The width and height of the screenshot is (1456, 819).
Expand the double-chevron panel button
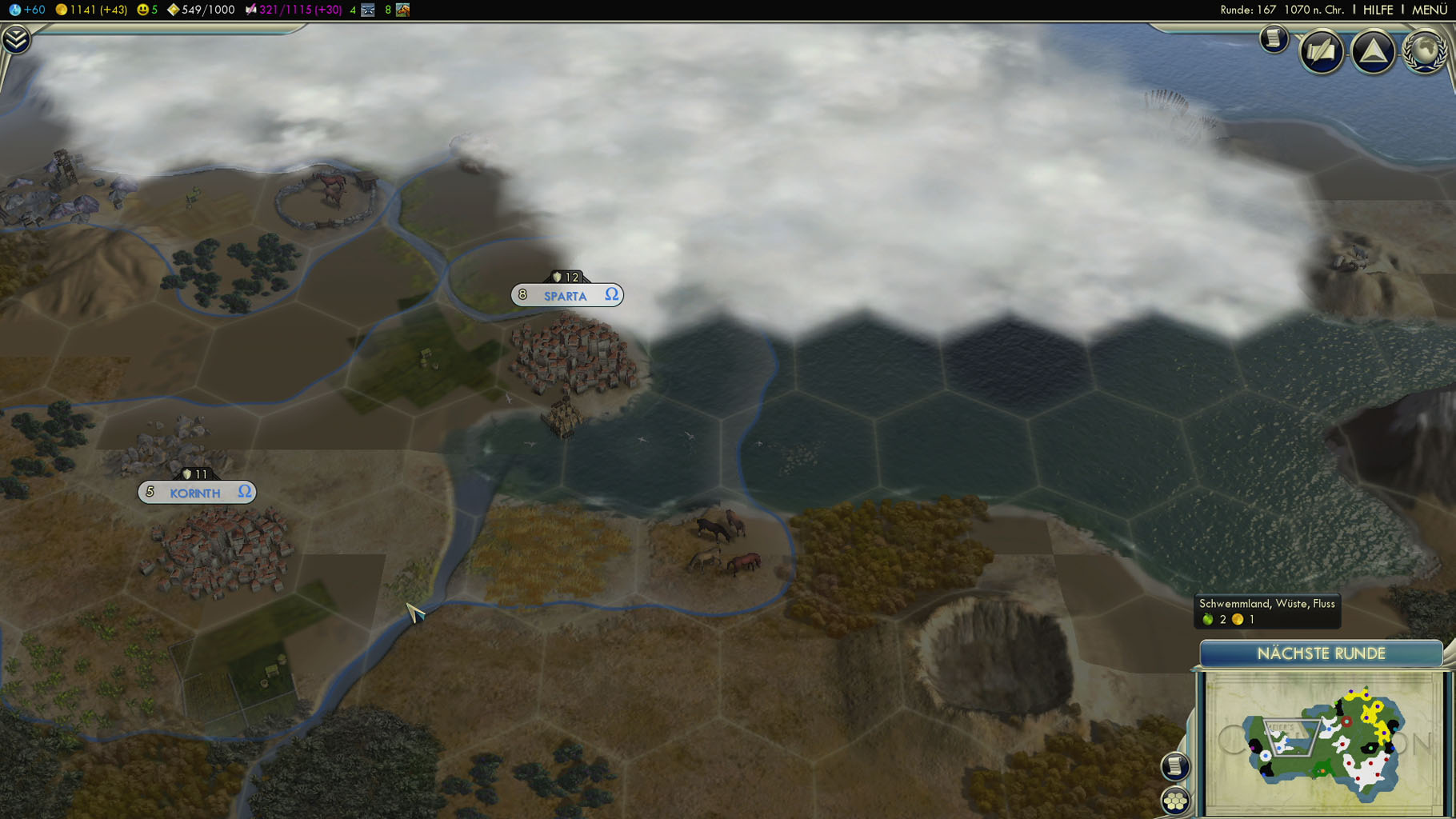pos(15,39)
